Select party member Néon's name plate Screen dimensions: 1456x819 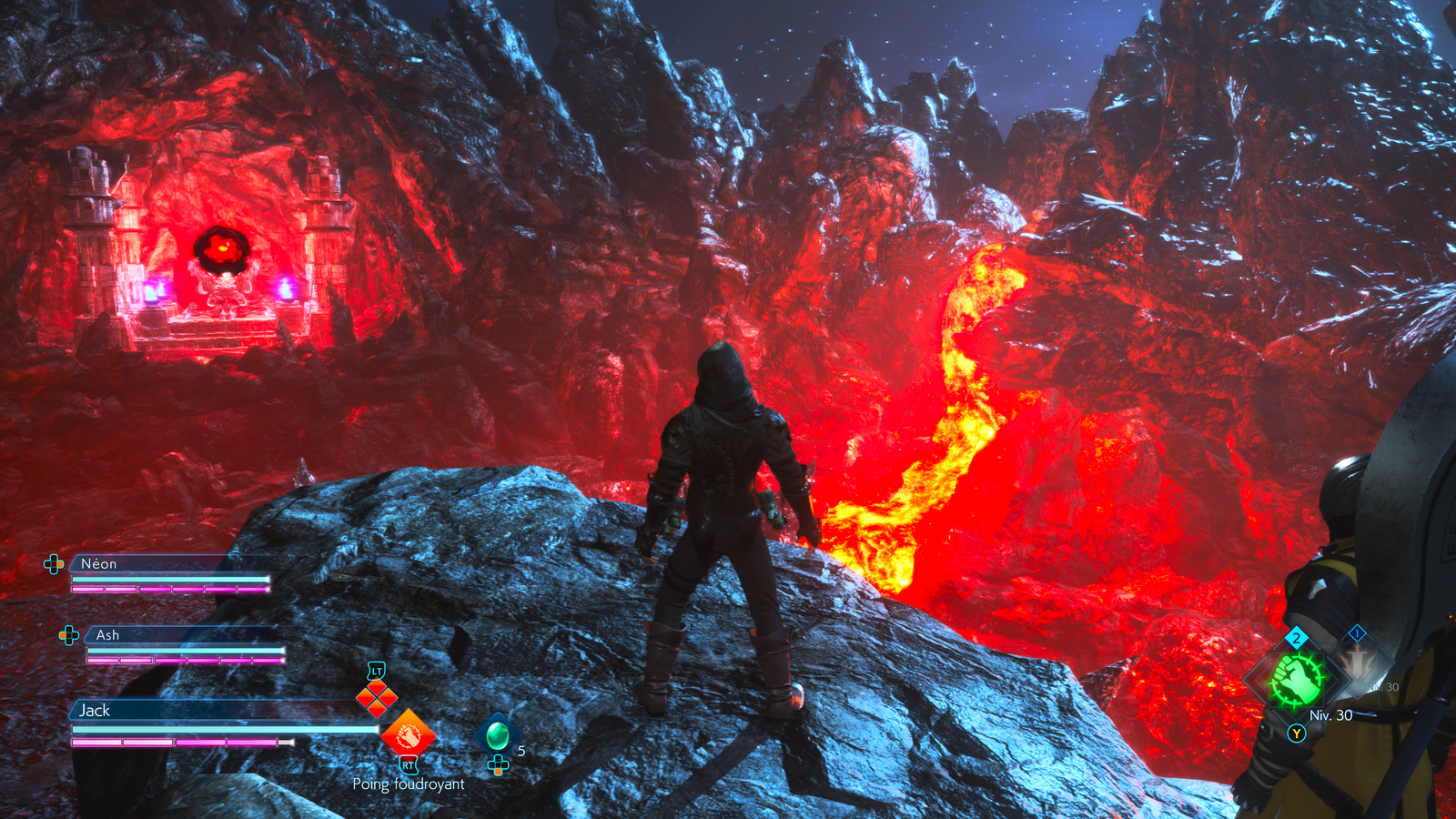[98, 564]
